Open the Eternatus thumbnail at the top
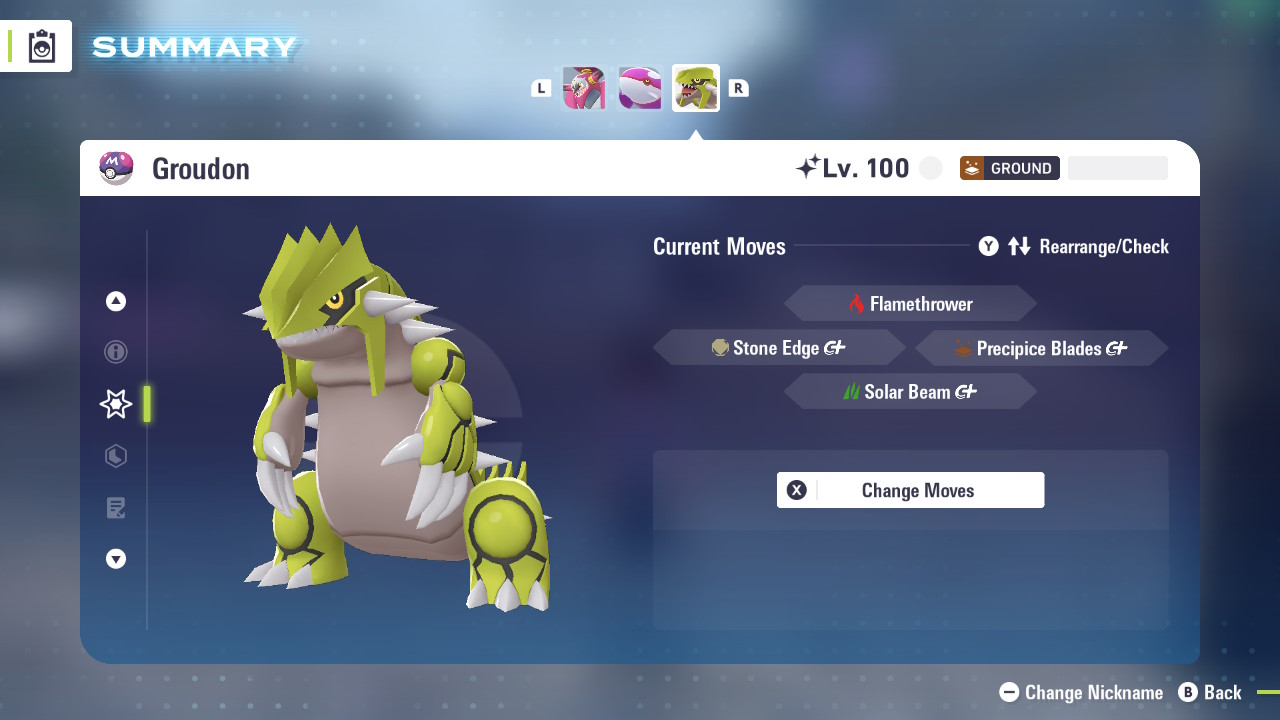This screenshot has width=1280, height=720. point(584,88)
